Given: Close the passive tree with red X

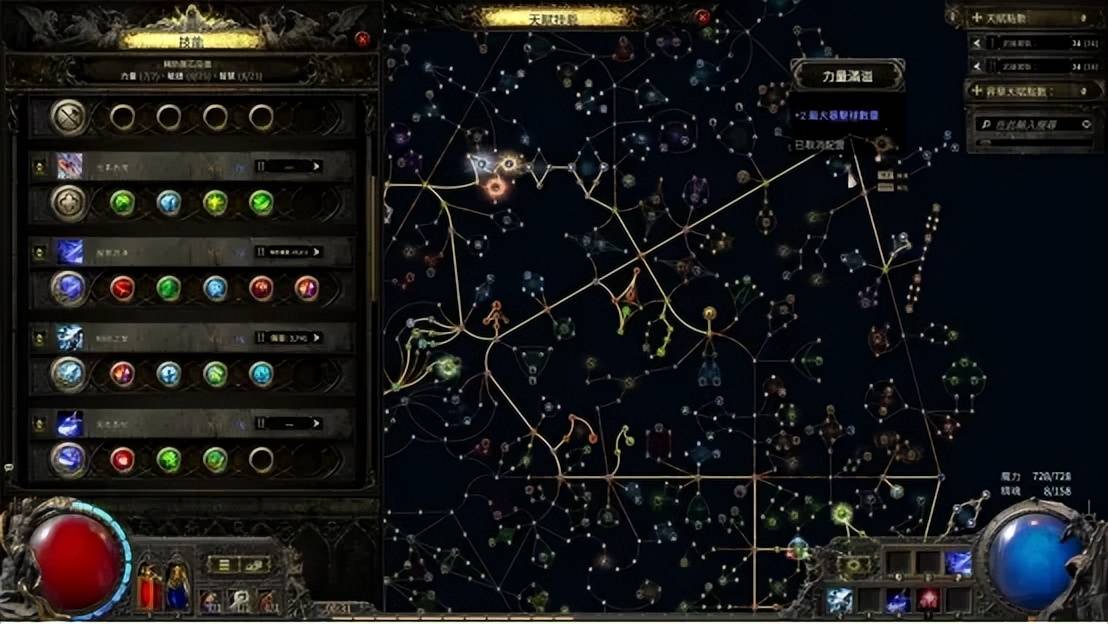Looking at the screenshot, I should [x=703, y=17].
